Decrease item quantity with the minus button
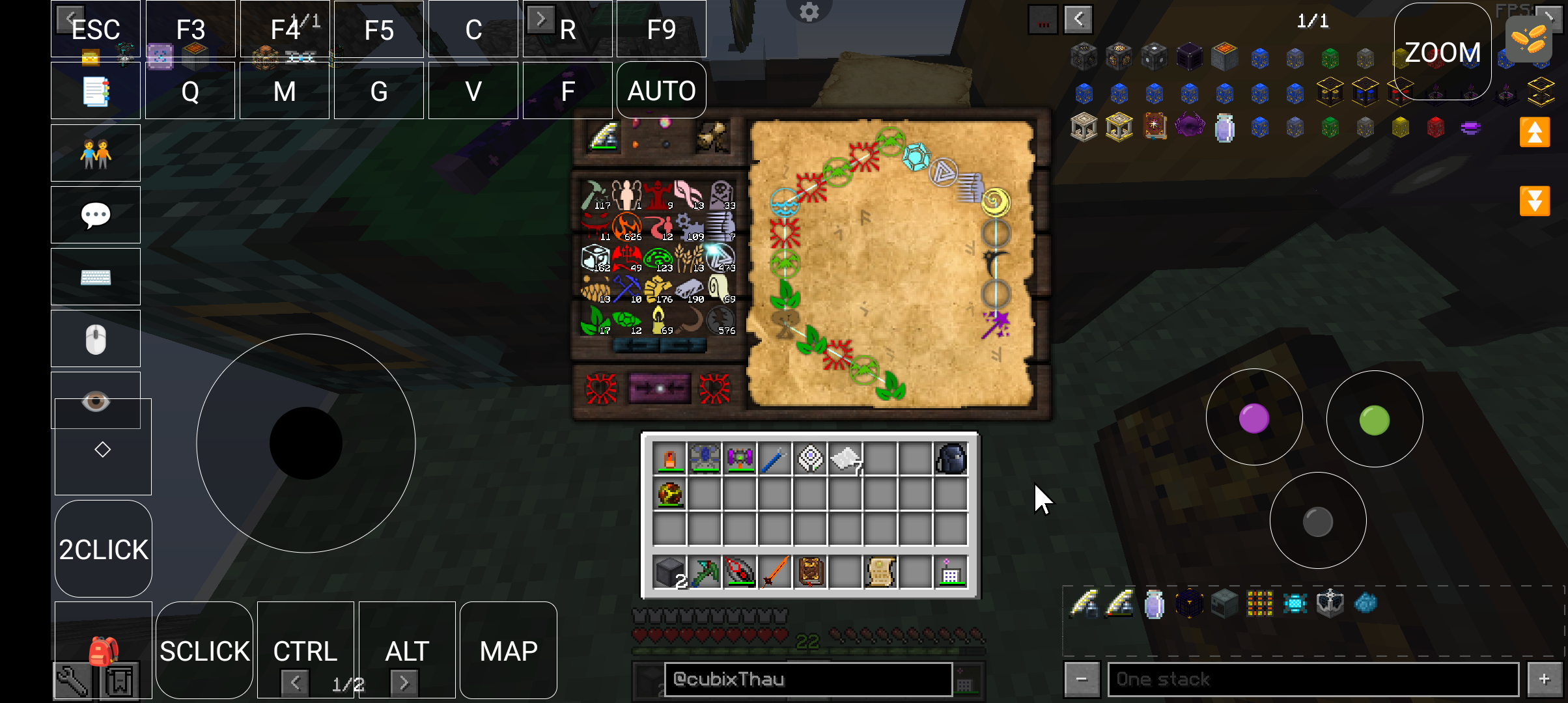Image resolution: width=1568 pixels, height=703 pixels. pos(1082,680)
